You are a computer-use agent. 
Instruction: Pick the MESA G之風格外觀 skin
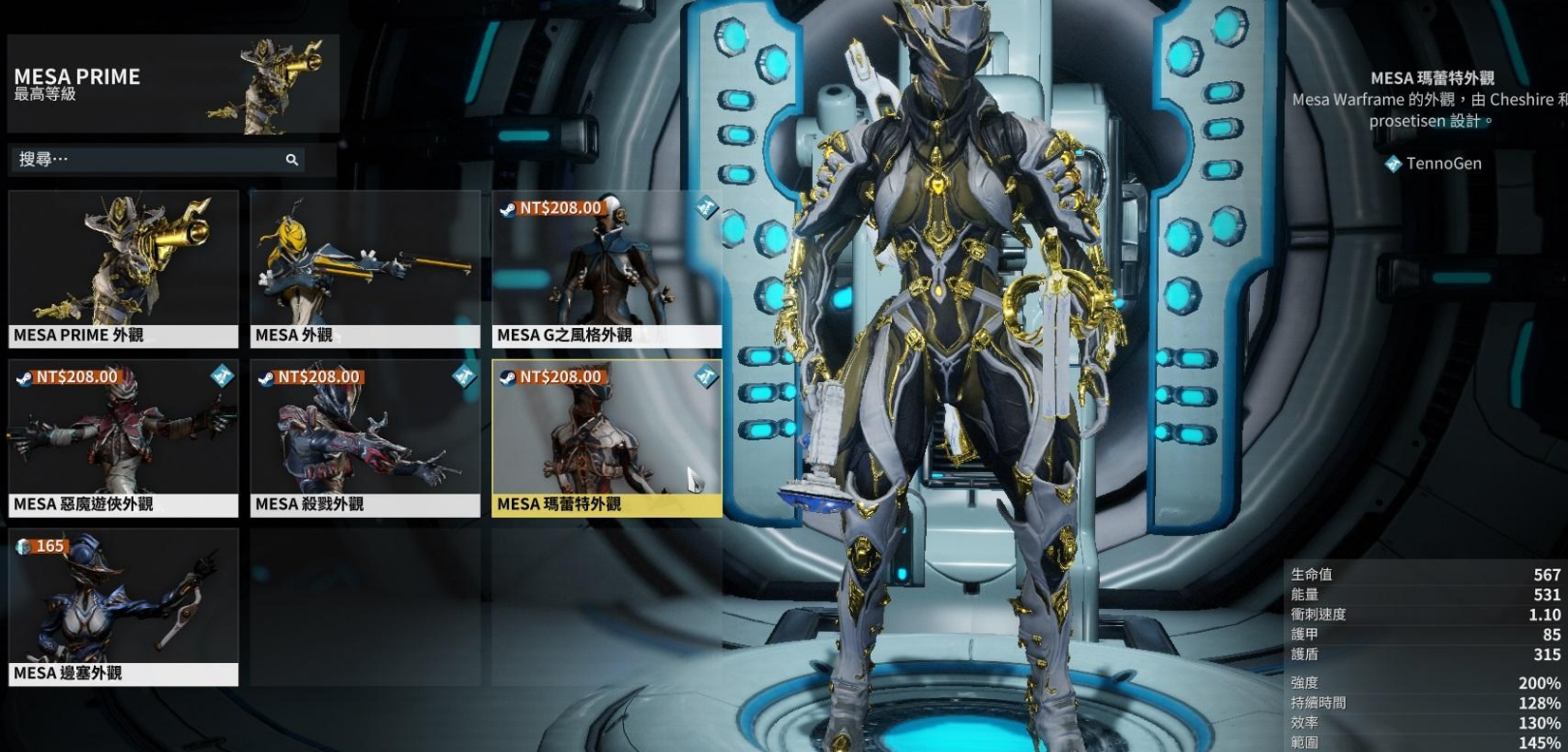(x=606, y=269)
